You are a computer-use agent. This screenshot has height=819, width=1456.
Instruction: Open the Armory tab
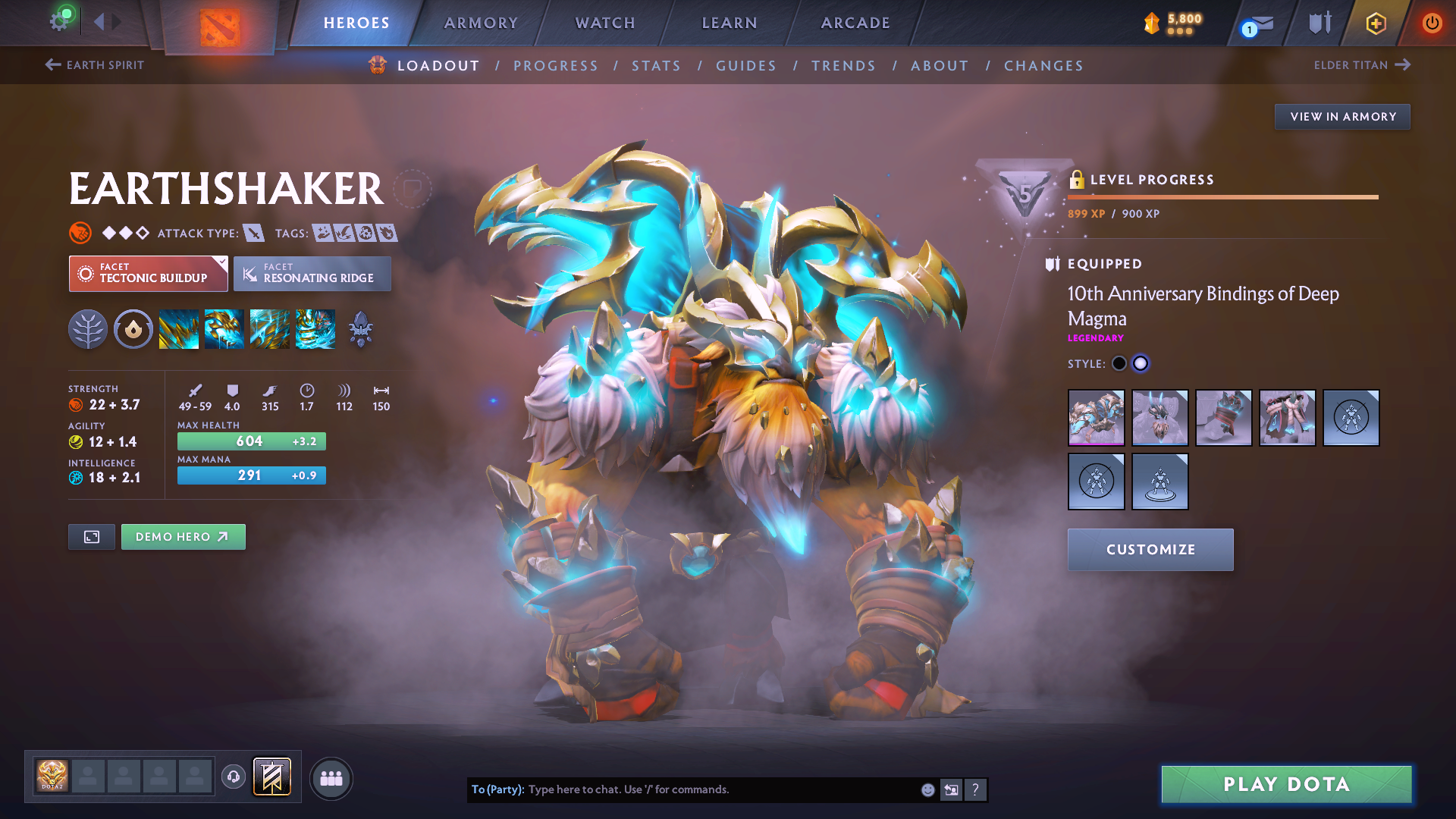click(x=481, y=23)
